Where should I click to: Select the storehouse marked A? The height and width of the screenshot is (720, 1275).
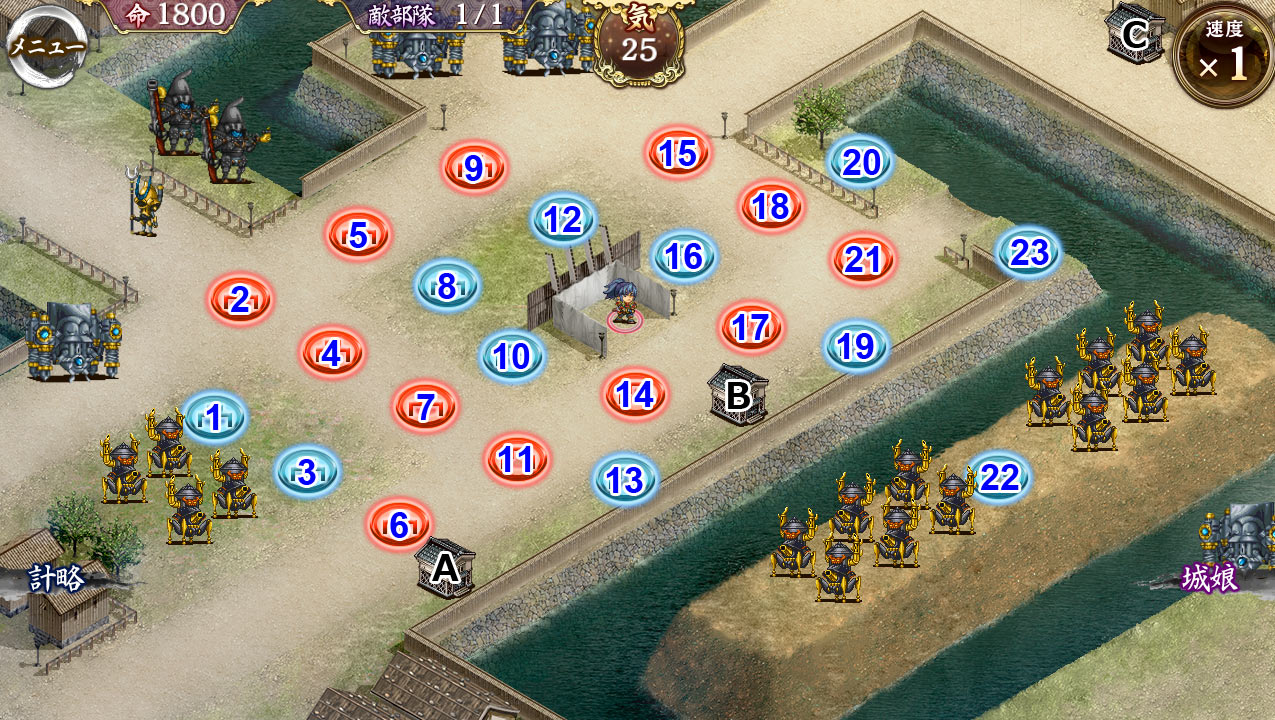[x=445, y=568]
